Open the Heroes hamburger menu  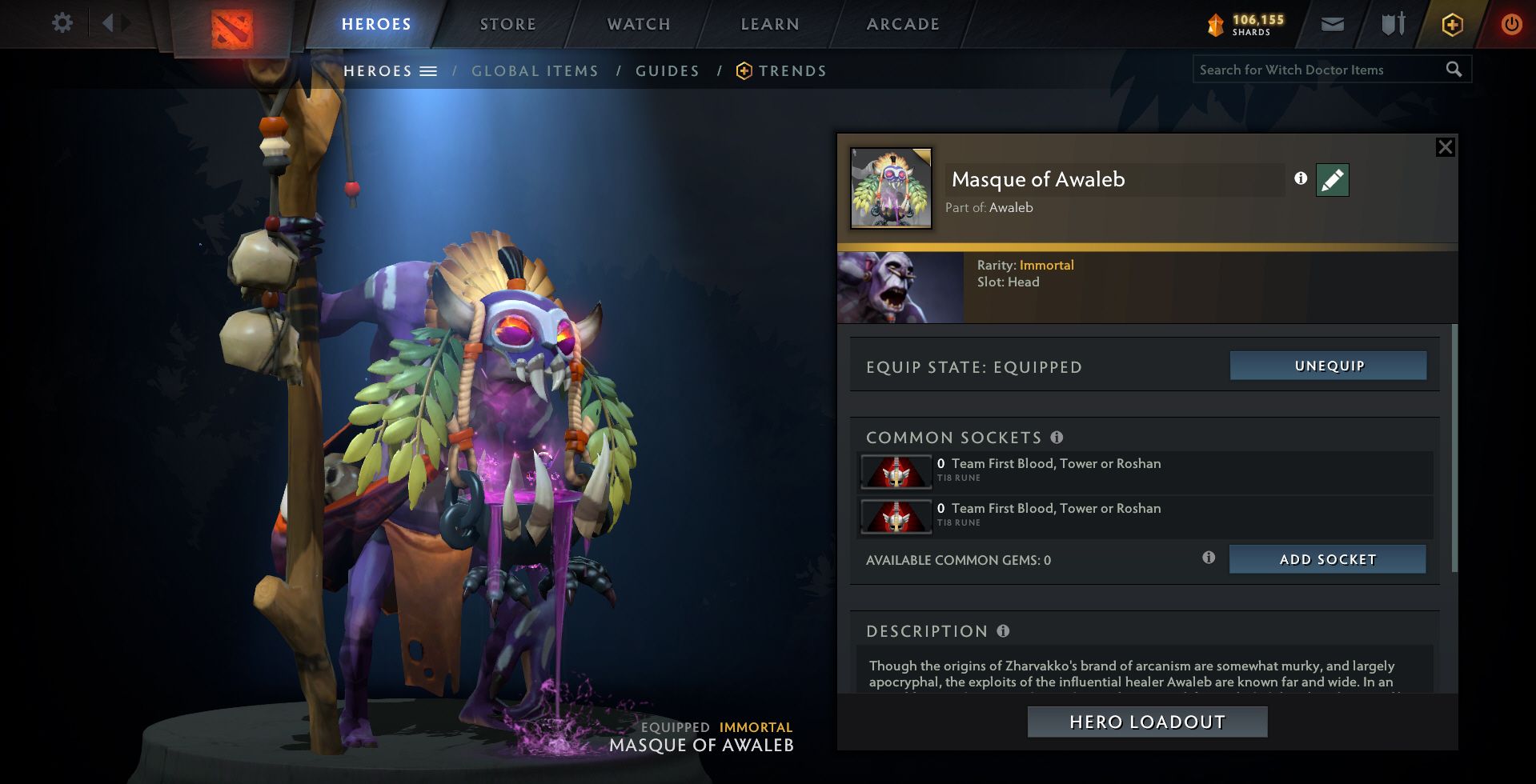[430, 70]
